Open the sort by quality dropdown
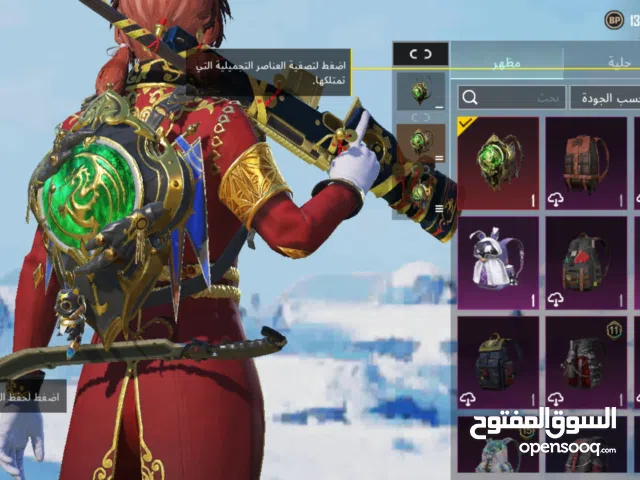 coord(605,97)
